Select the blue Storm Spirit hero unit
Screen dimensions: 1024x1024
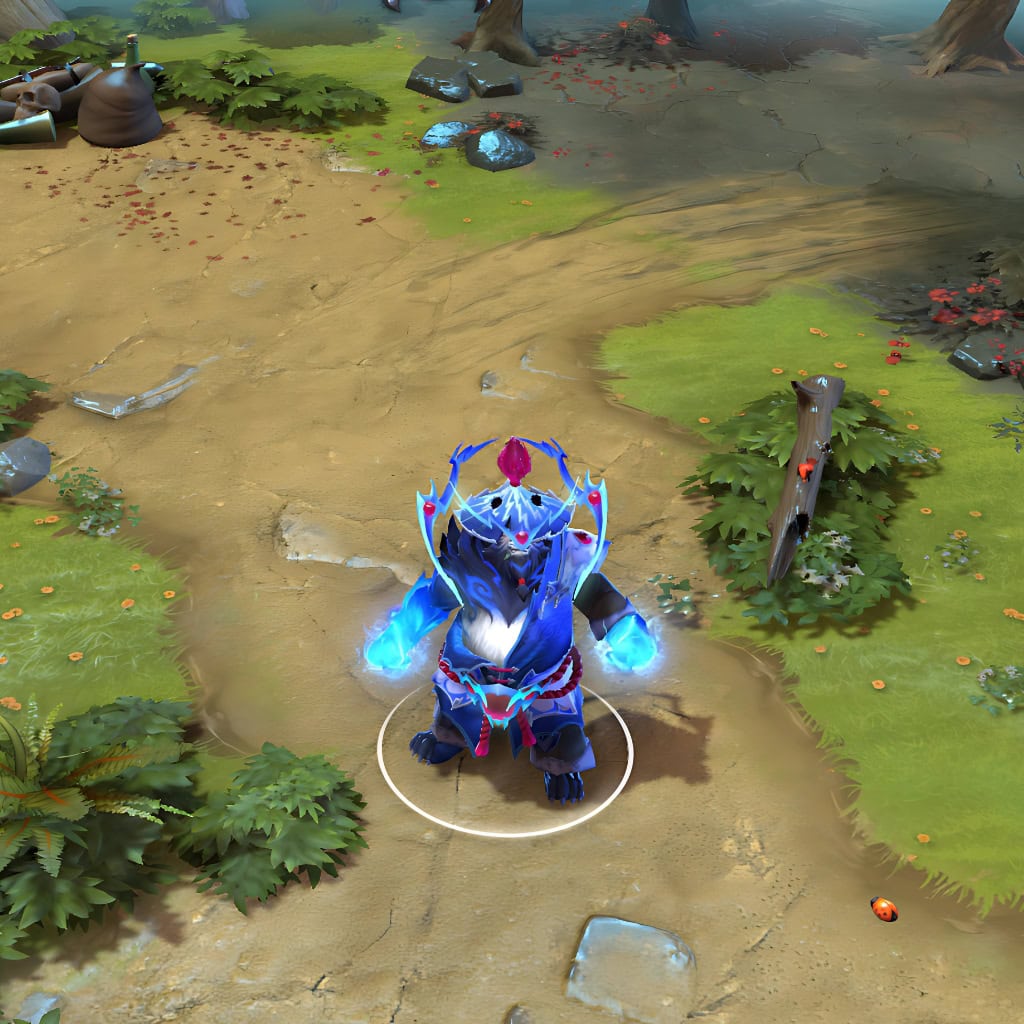pos(510,630)
